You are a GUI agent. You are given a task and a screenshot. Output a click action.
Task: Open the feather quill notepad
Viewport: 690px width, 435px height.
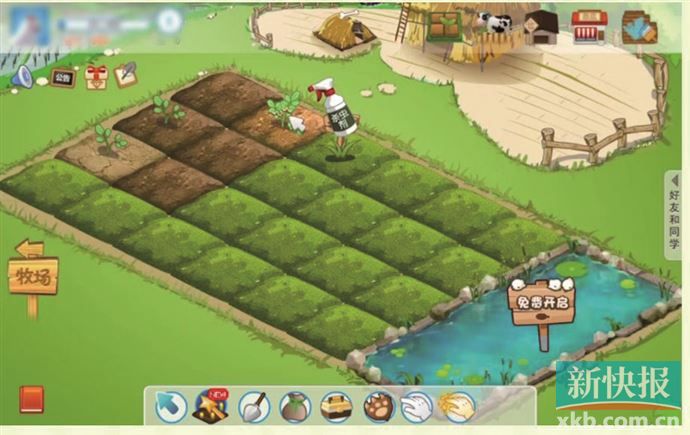click(x=126, y=74)
